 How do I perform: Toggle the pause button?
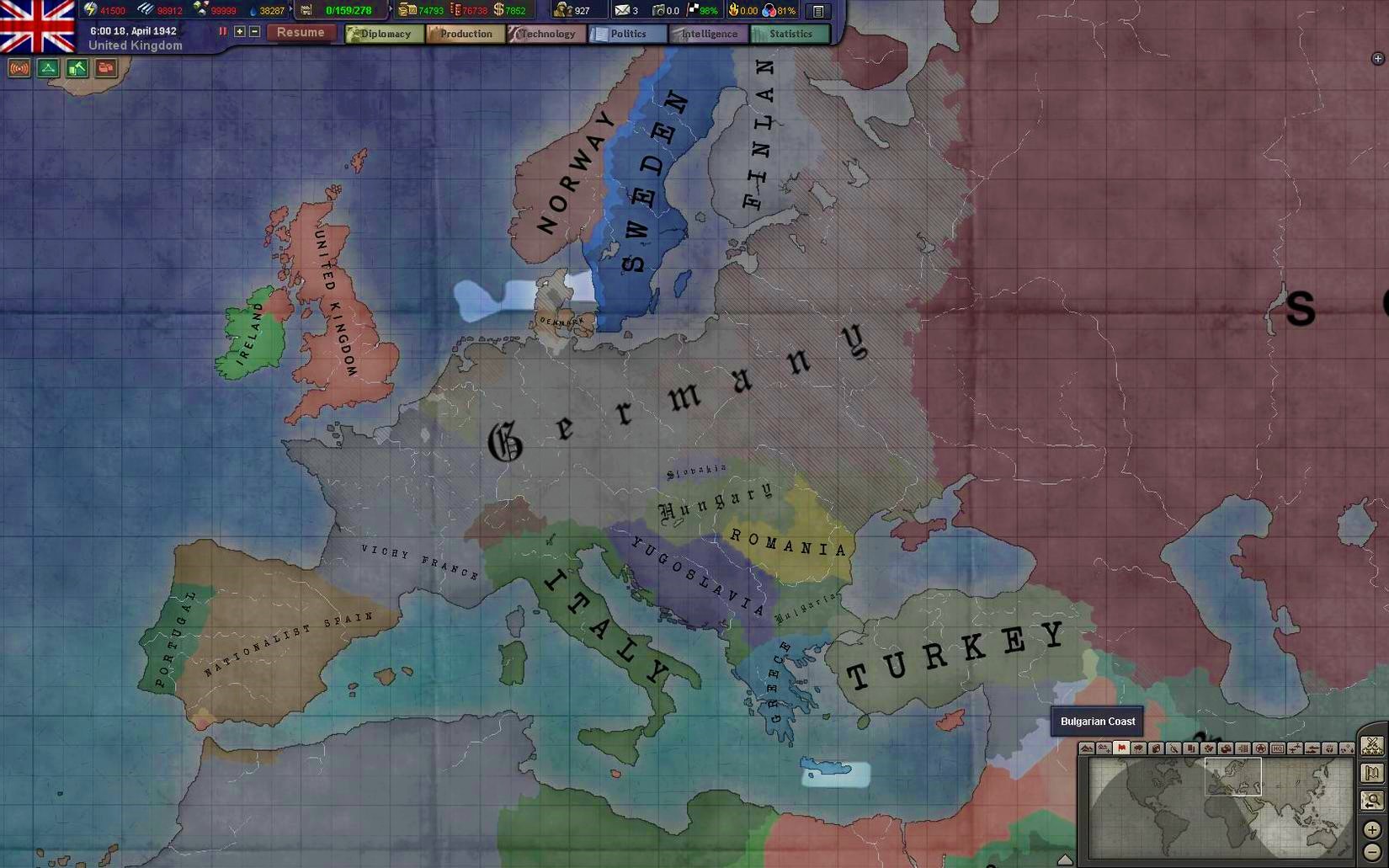[x=222, y=32]
